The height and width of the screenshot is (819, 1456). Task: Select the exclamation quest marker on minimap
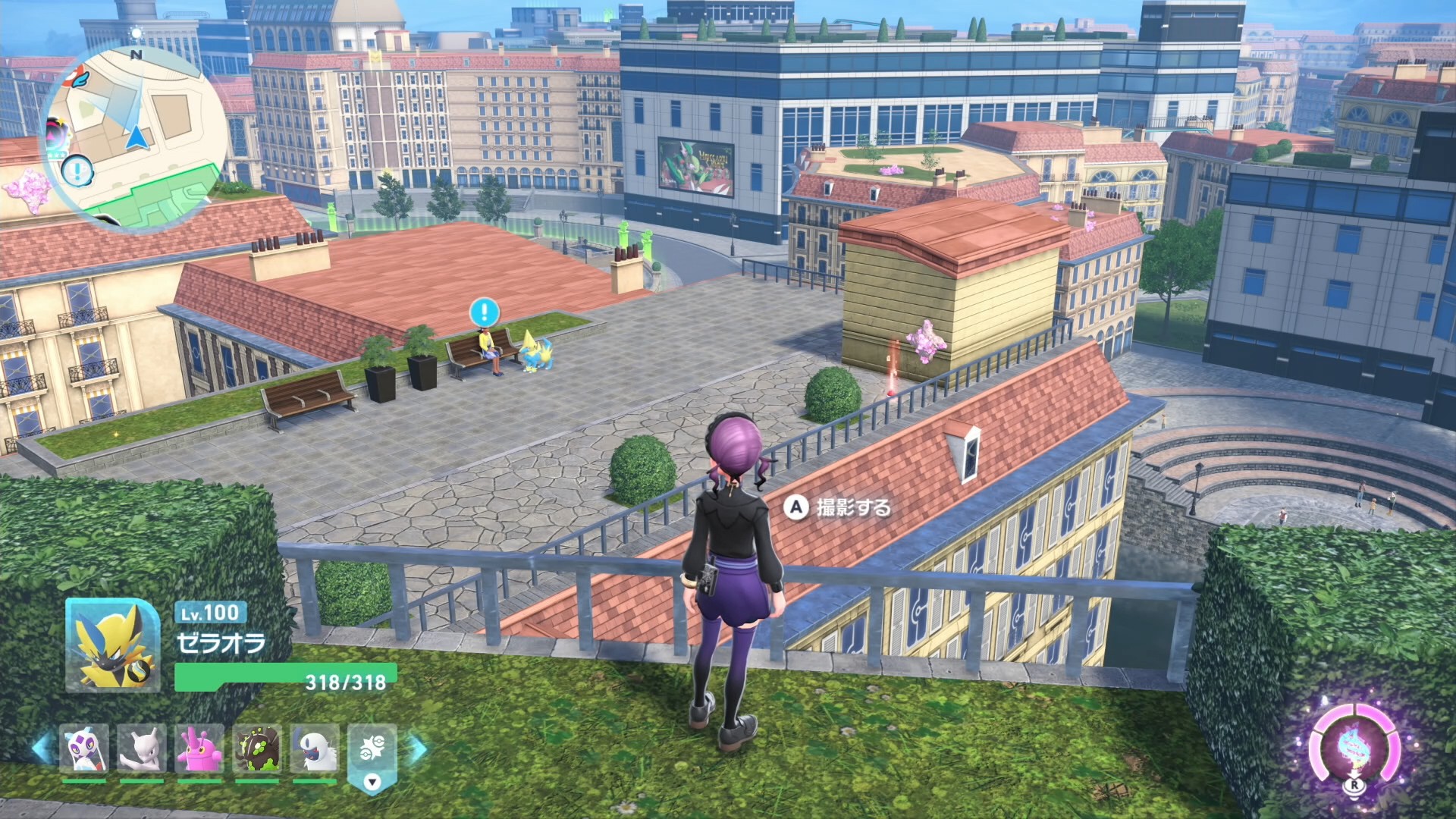coord(77,171)
